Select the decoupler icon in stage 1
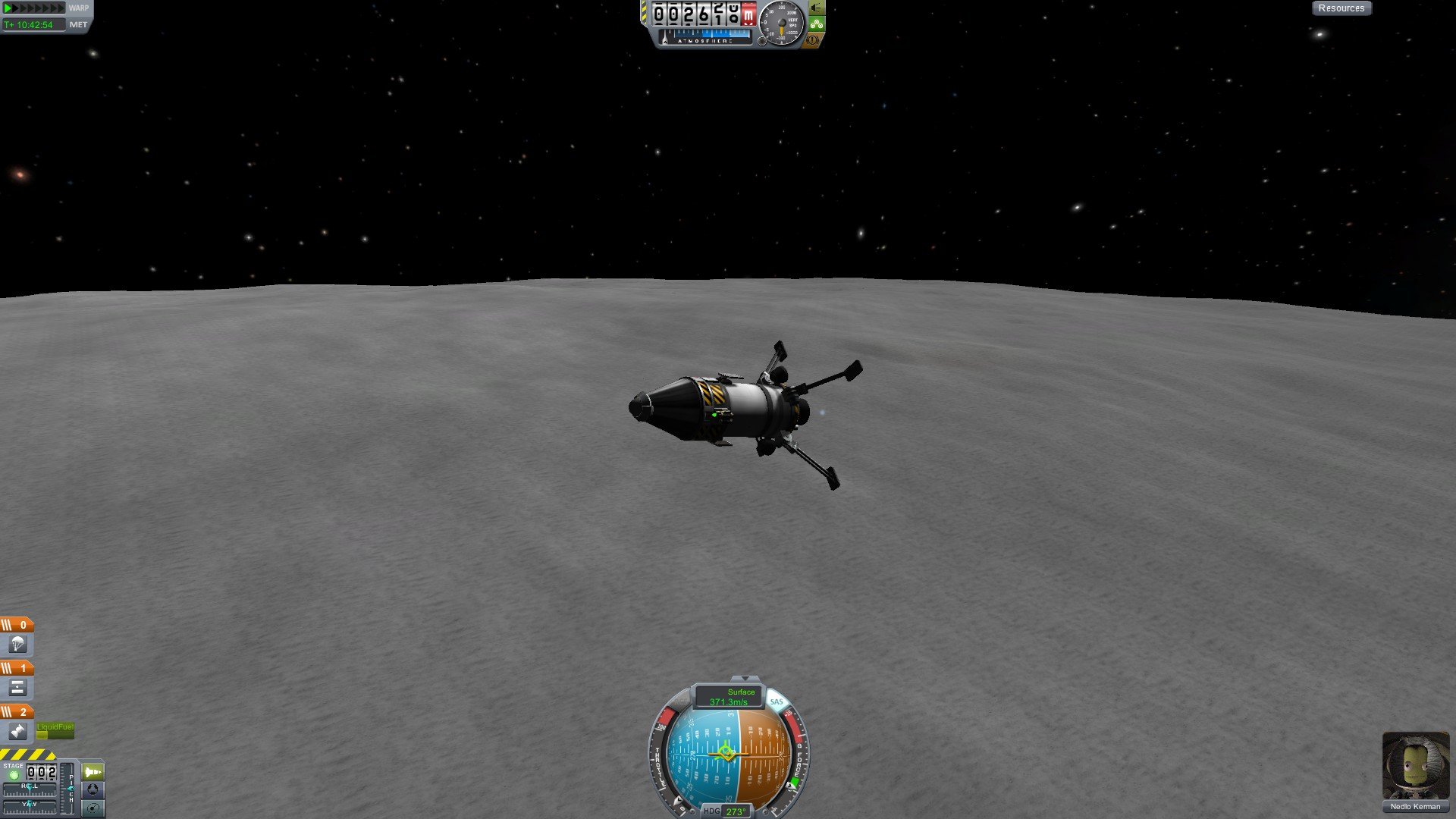This screenshot has width=1456, height=819. click(x=17, y=688)
